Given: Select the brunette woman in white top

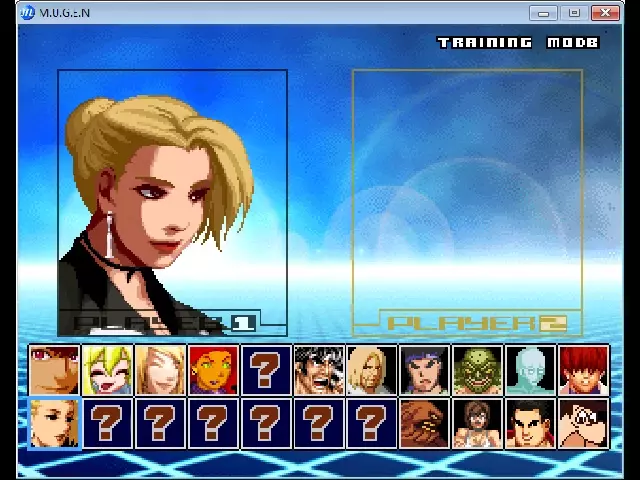Looking at the screenshot, I should (478, 423).
